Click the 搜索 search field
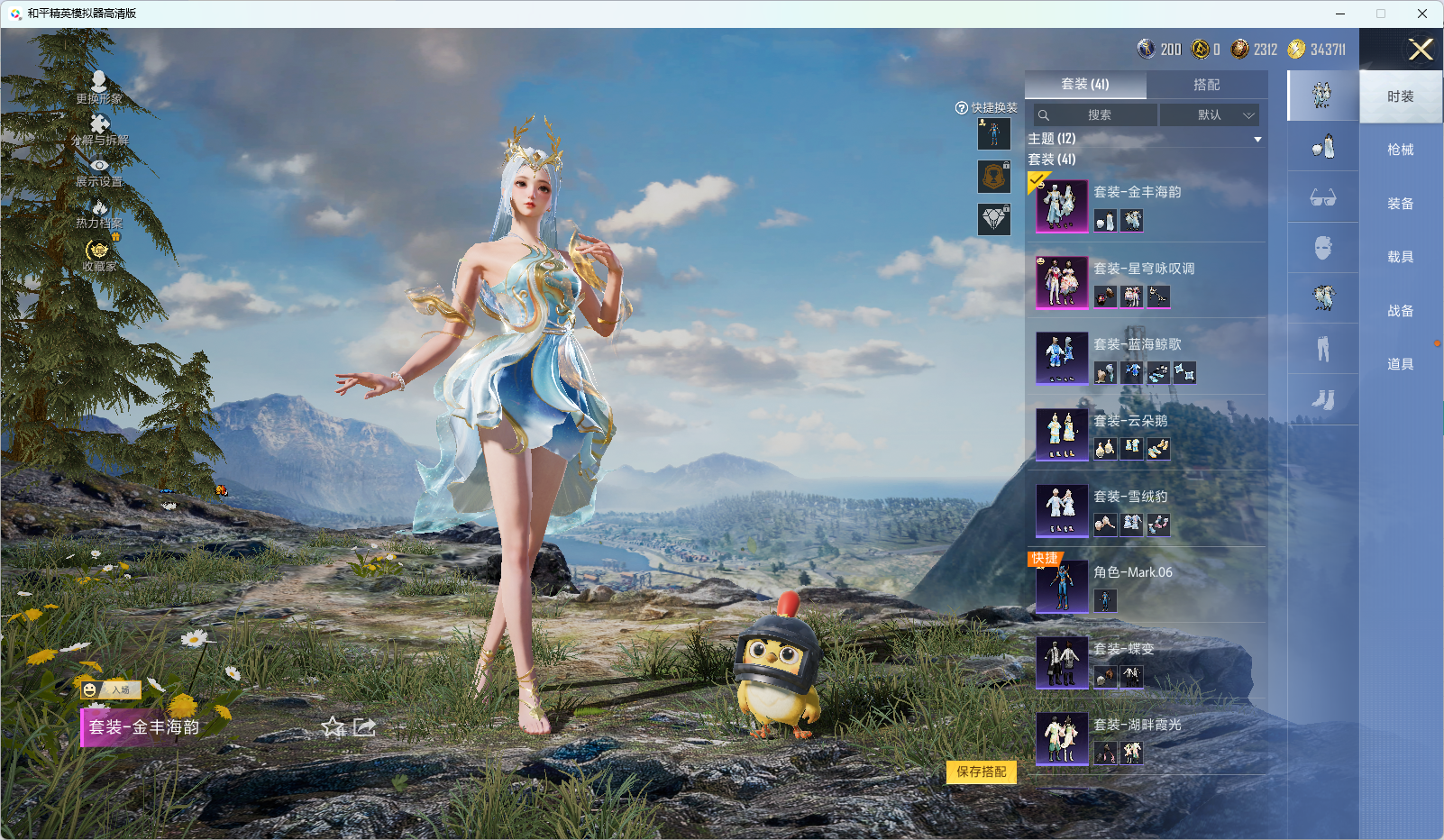This screenshot has height=840, width=1444. point(1098,115)
